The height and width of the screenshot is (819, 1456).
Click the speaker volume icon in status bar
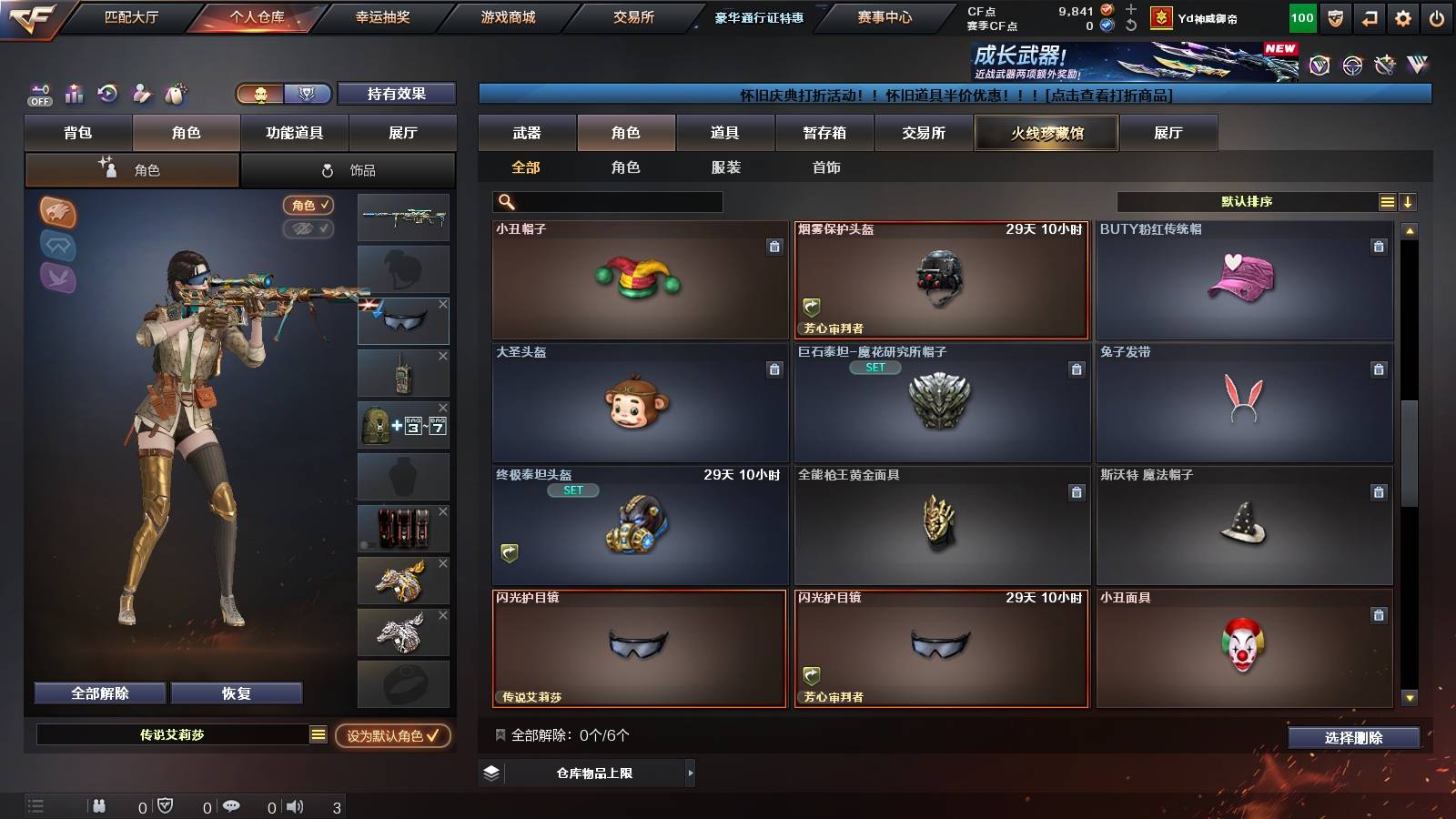[x=298, y=805]
